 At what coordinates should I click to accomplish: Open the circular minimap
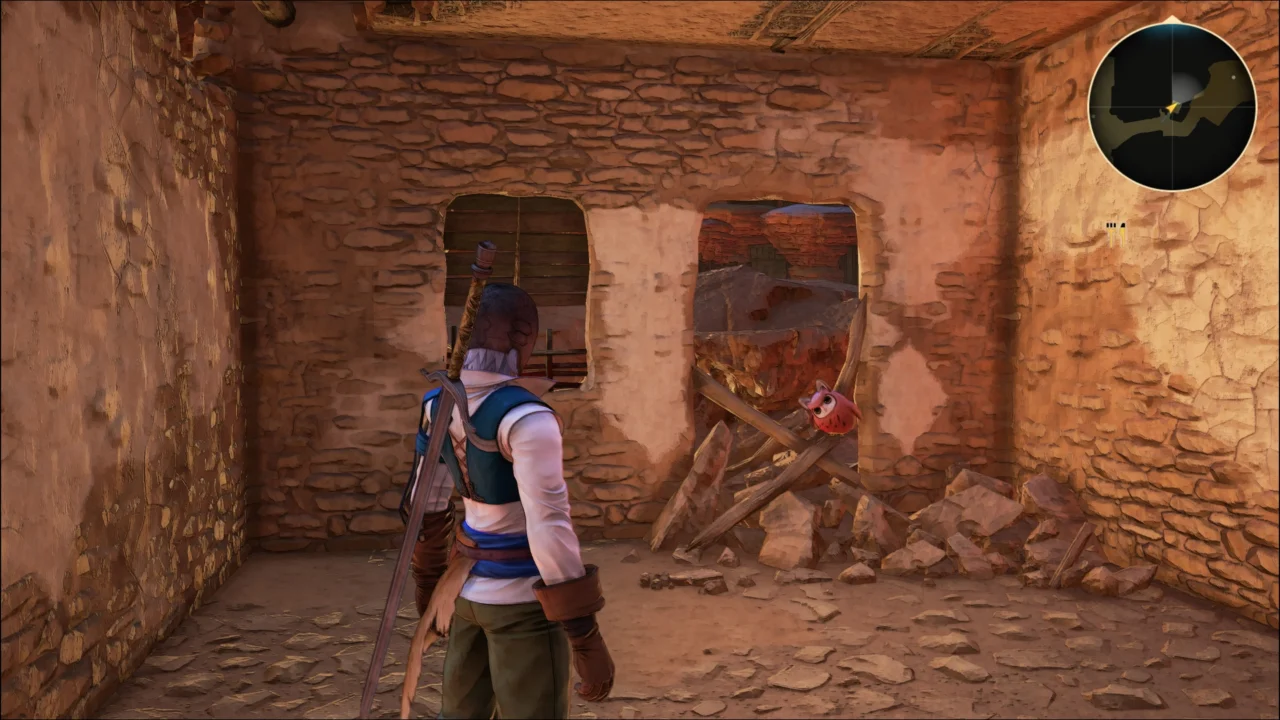(x=1171, y=106)
